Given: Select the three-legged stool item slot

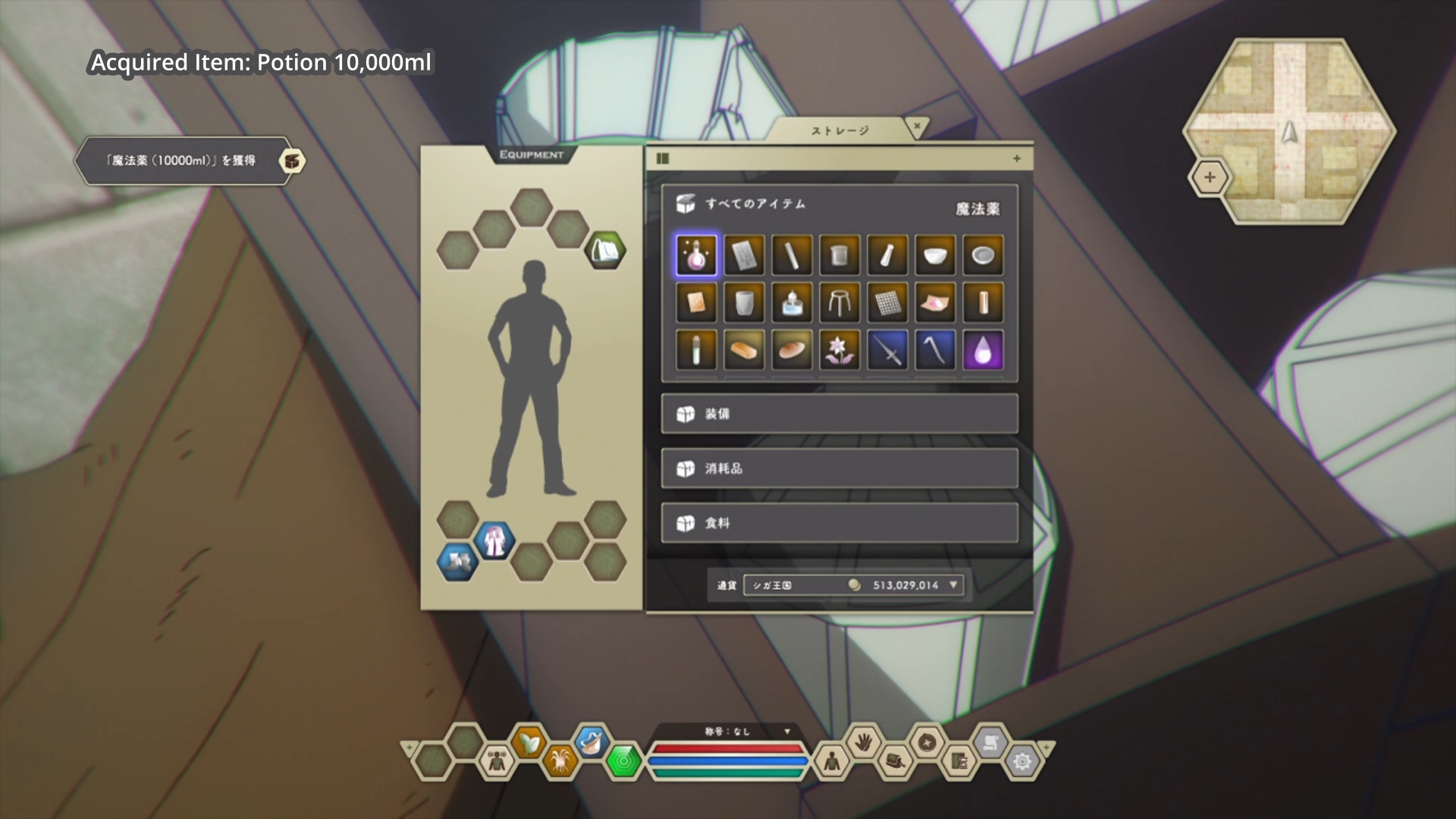Looking at the screenshot, I should pyautogui.click(x=839, y=302).
